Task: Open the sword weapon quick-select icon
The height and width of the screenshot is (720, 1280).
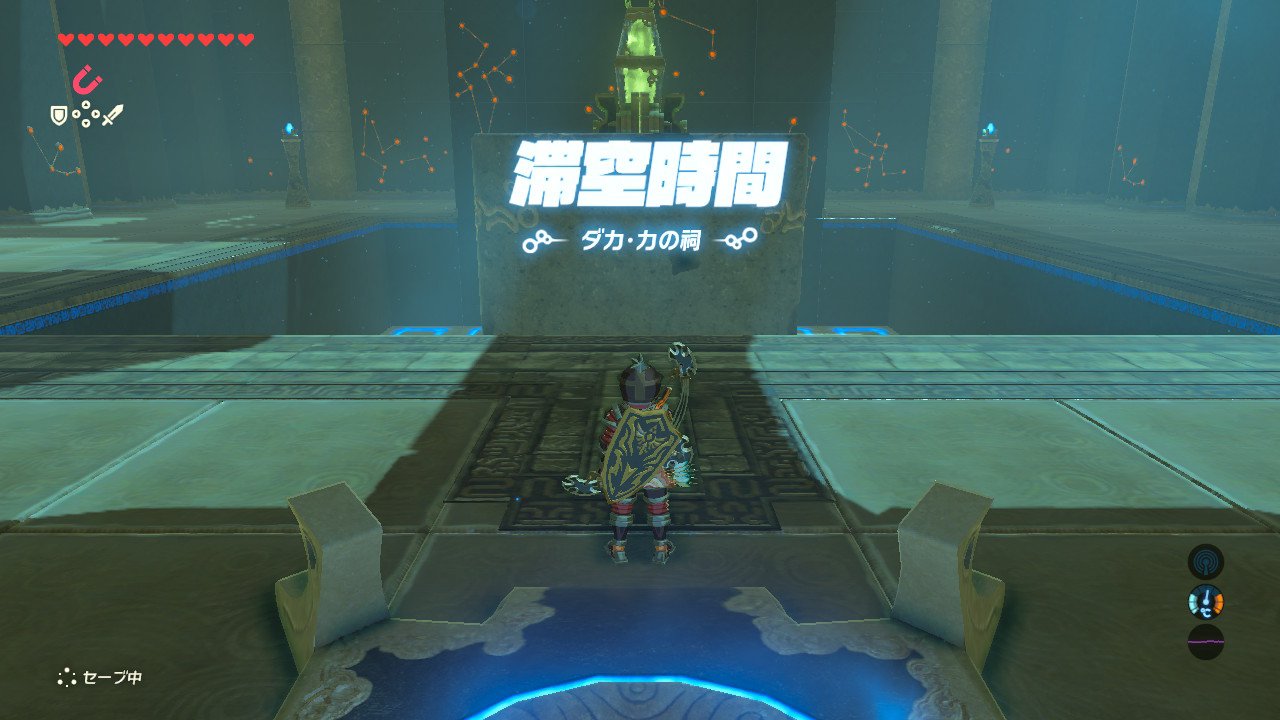Action: (x=112, y=116)
